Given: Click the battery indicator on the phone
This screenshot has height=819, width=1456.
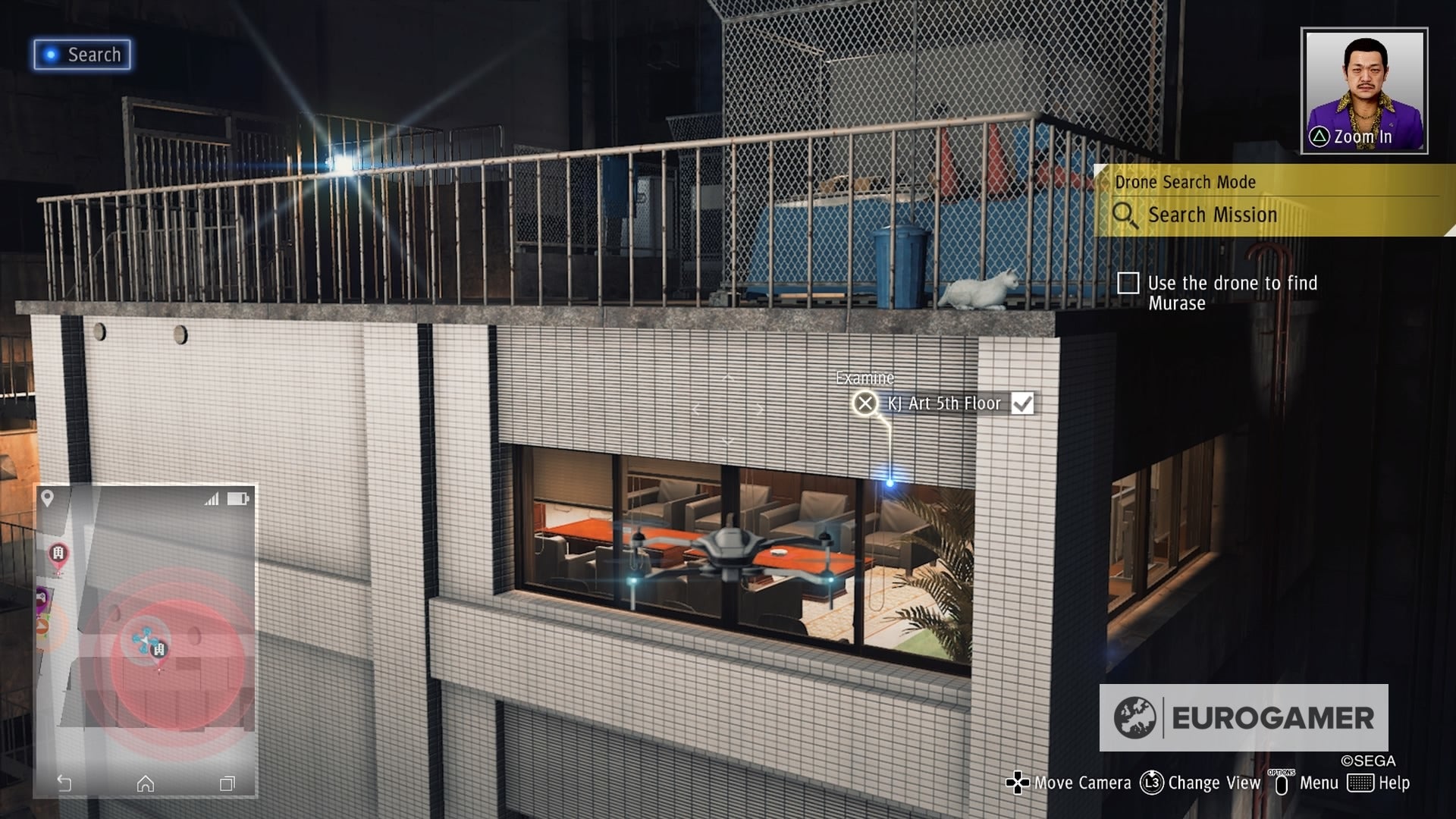Looking at the screenshot, I should pos(237,499).
